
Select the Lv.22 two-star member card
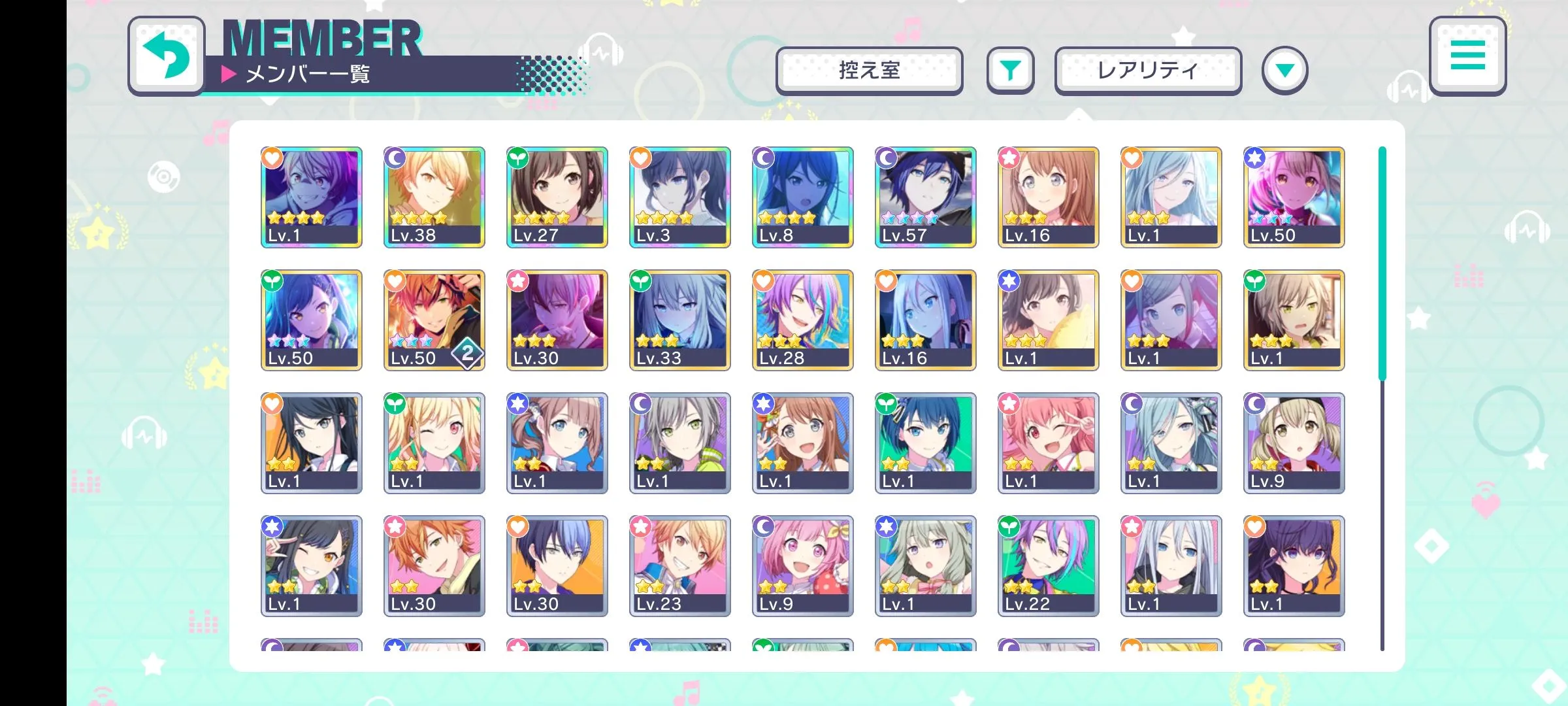pos(1049,566)
